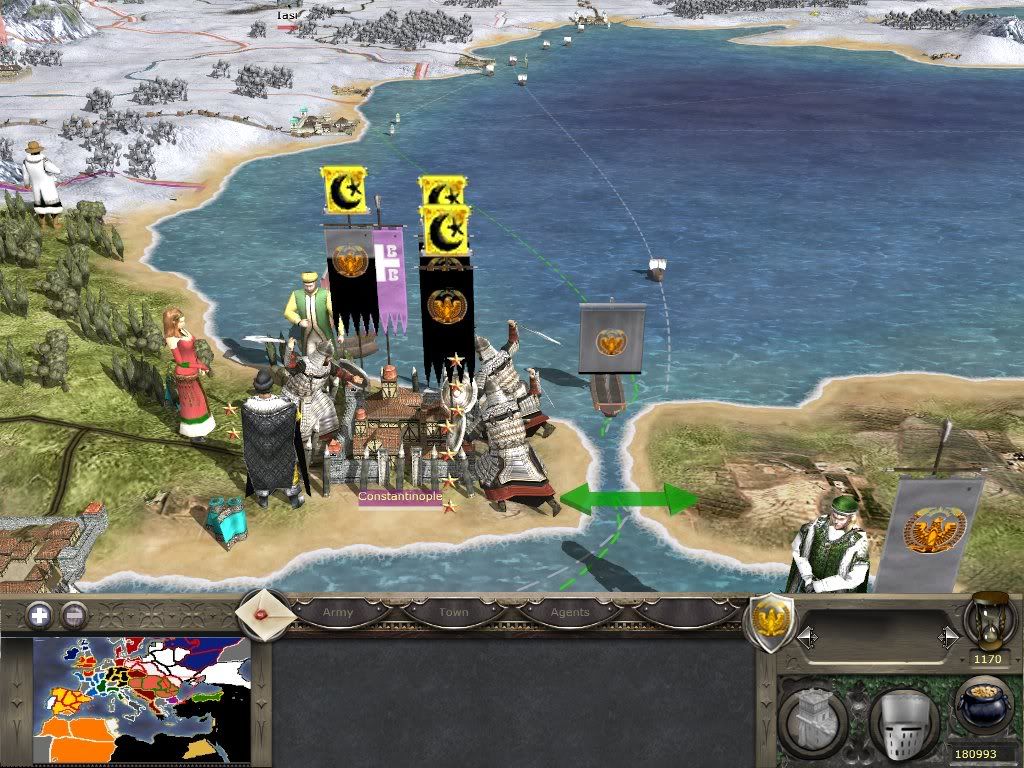Switch to the Army tab
Image resolution: width=1024 pixels, height=768 pixels.
pos(337,612)
